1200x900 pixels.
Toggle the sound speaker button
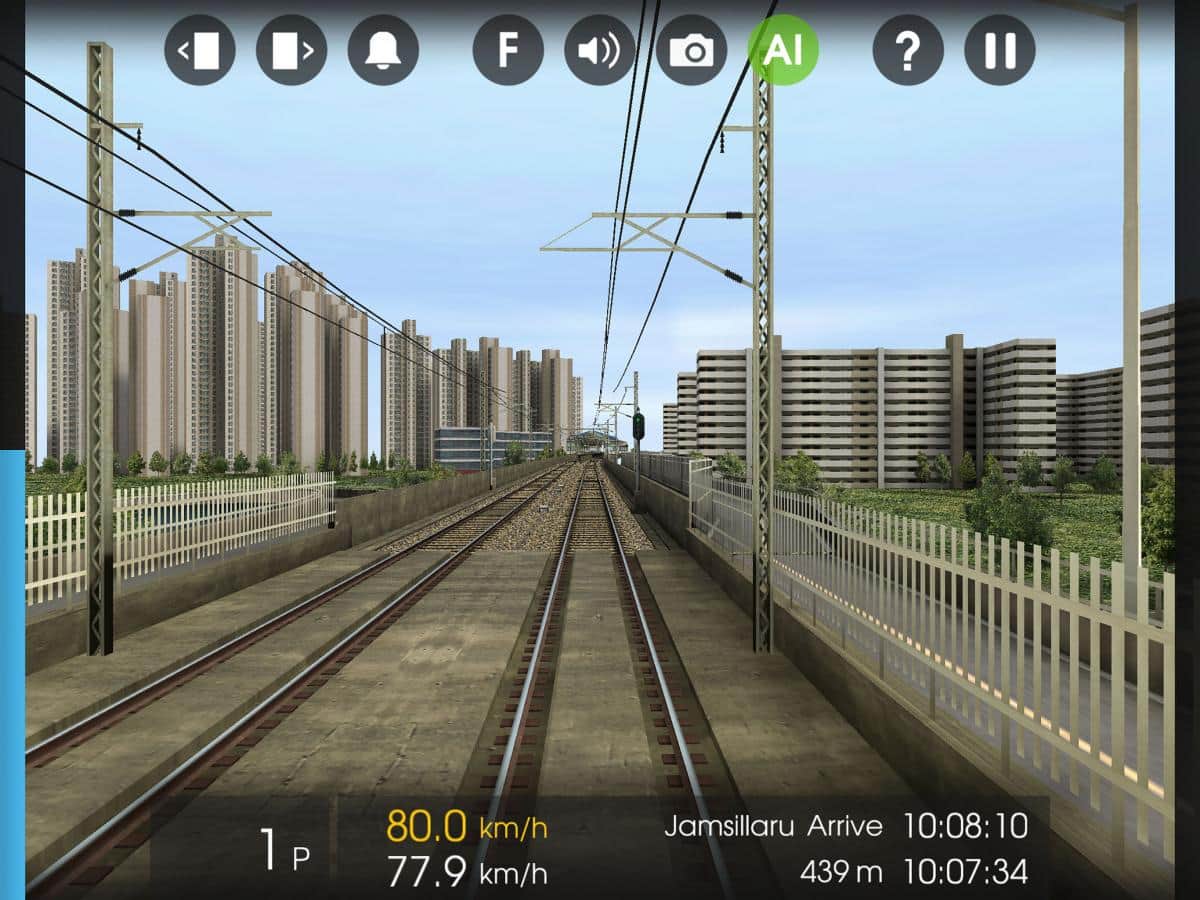click(x=600, y=50)
